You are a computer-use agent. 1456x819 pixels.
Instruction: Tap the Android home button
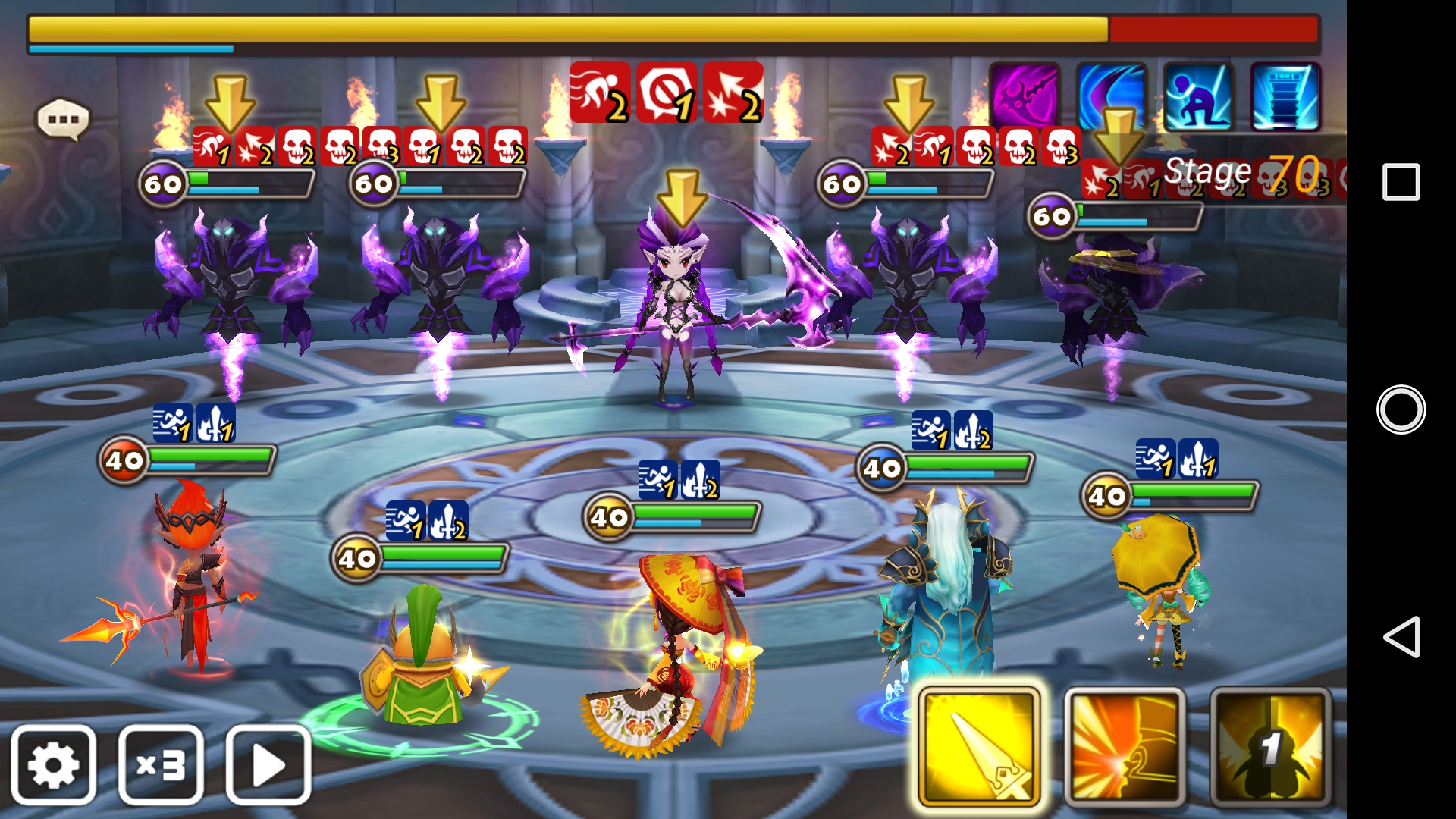(x=1401, y=409)
